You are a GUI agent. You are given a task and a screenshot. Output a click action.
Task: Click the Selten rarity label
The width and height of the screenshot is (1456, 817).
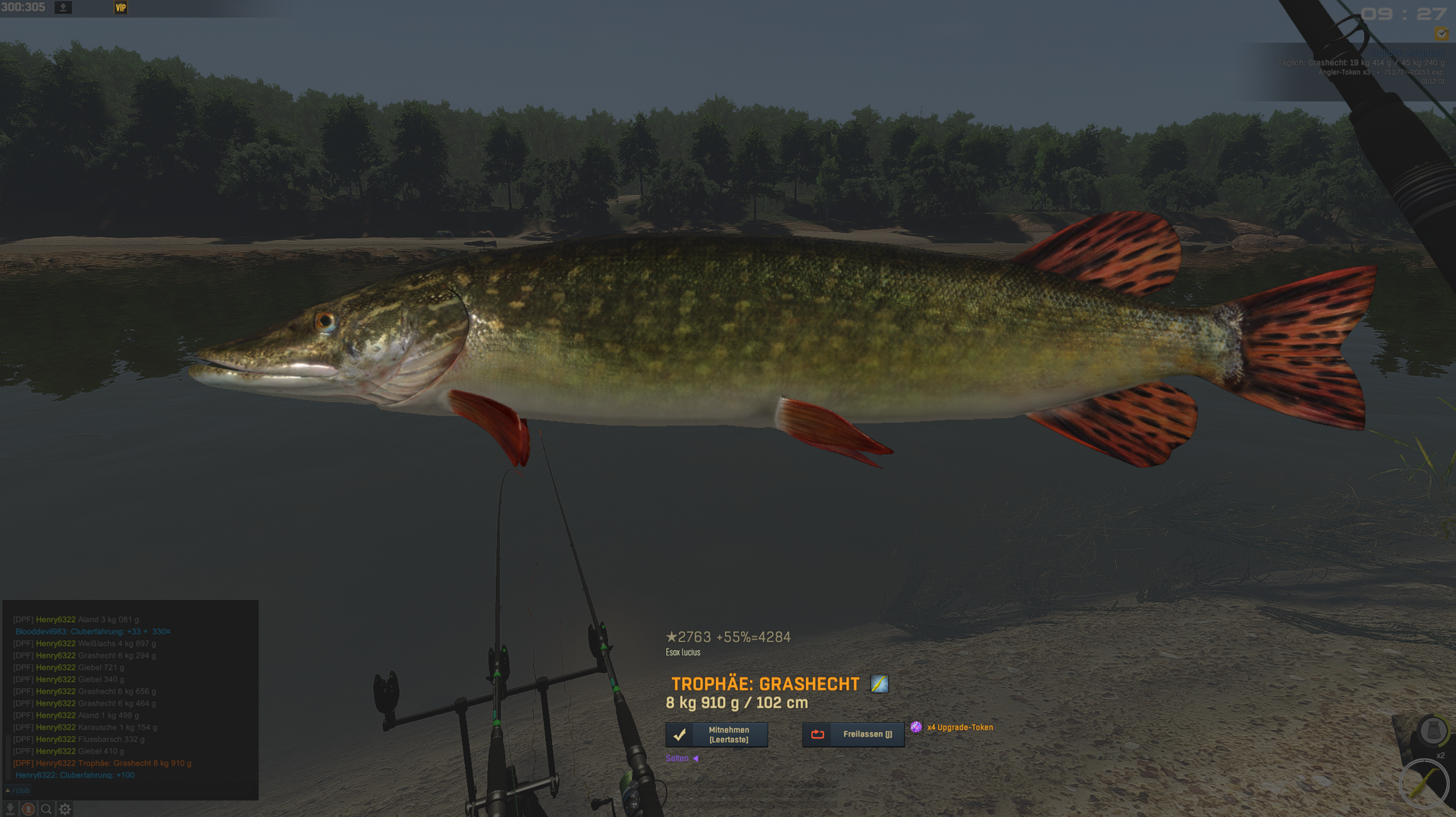pos(677,759)
